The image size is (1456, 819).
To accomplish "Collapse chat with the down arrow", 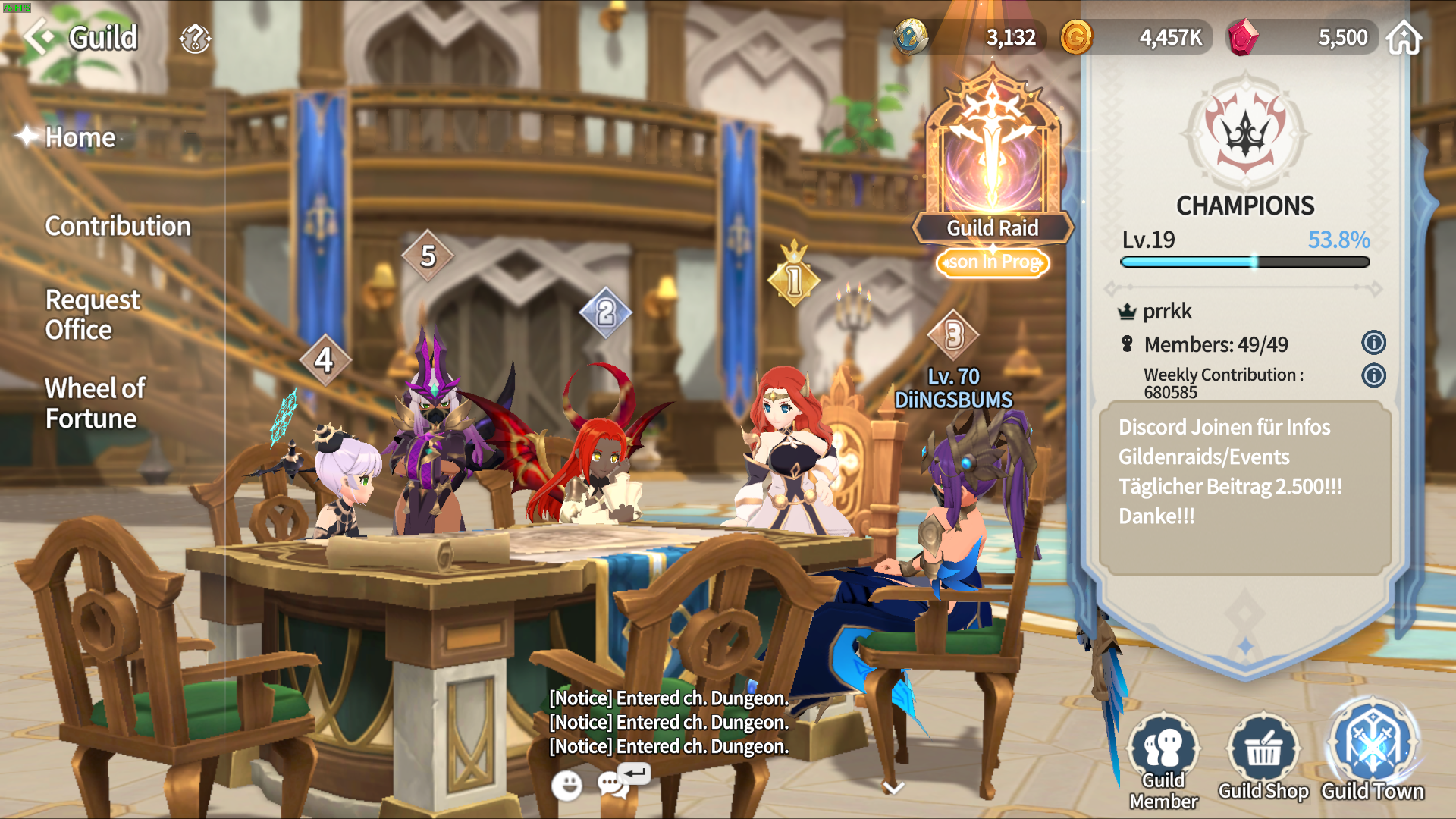I will pyautogui.click(x=893, y=788).
